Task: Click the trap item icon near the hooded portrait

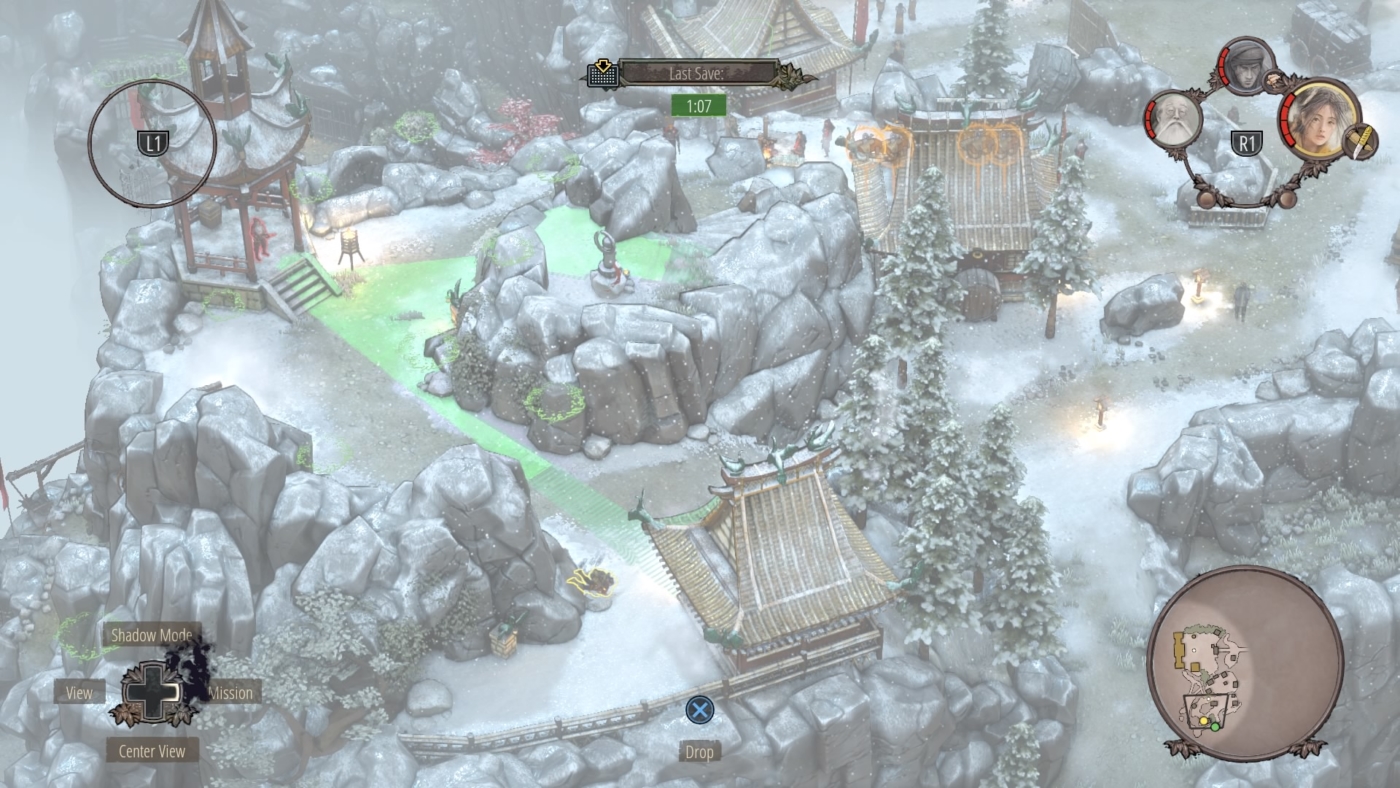Action: pos(1275,80)
